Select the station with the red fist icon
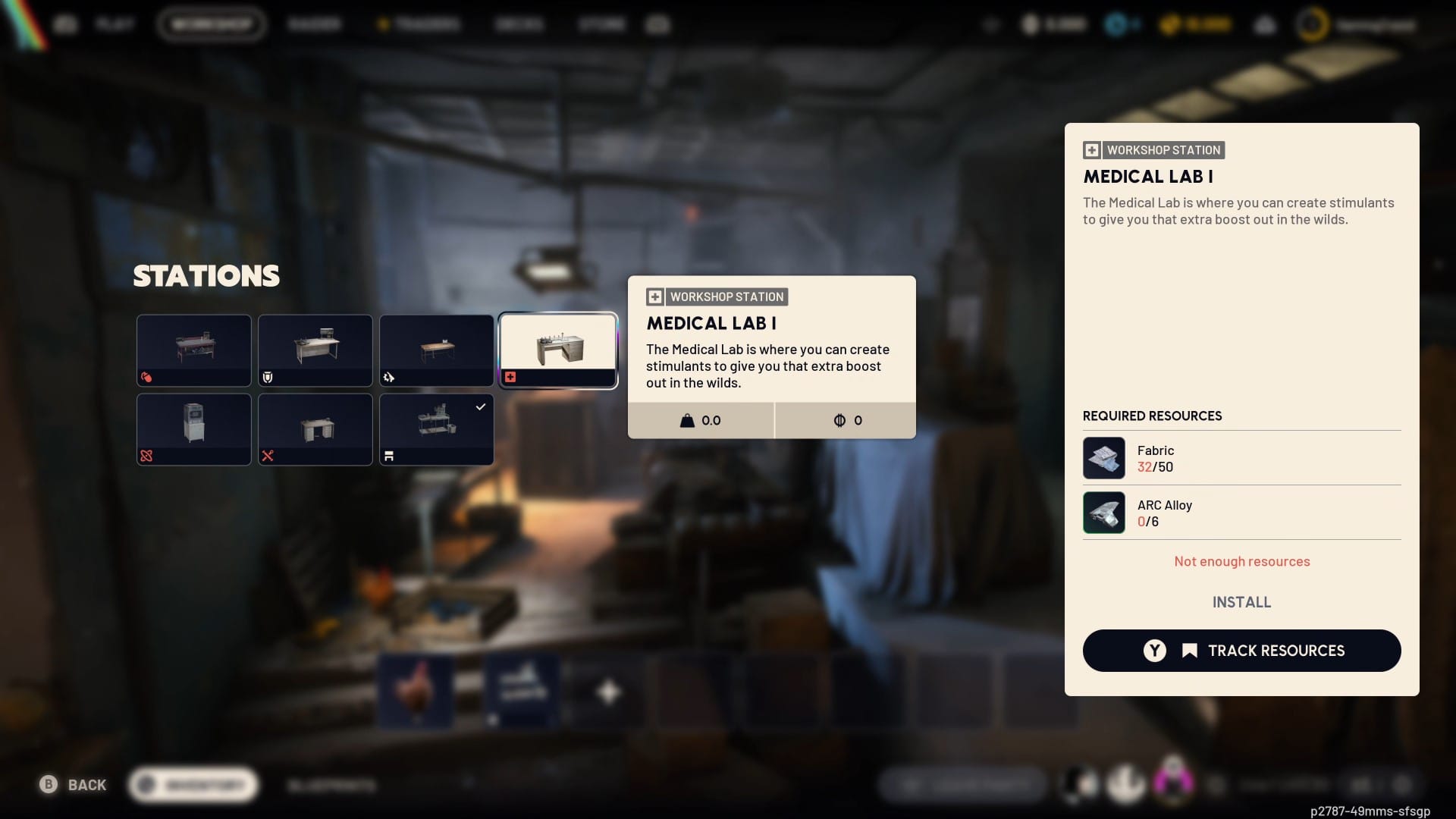The image size is (1456, 819). pos(194,350)
